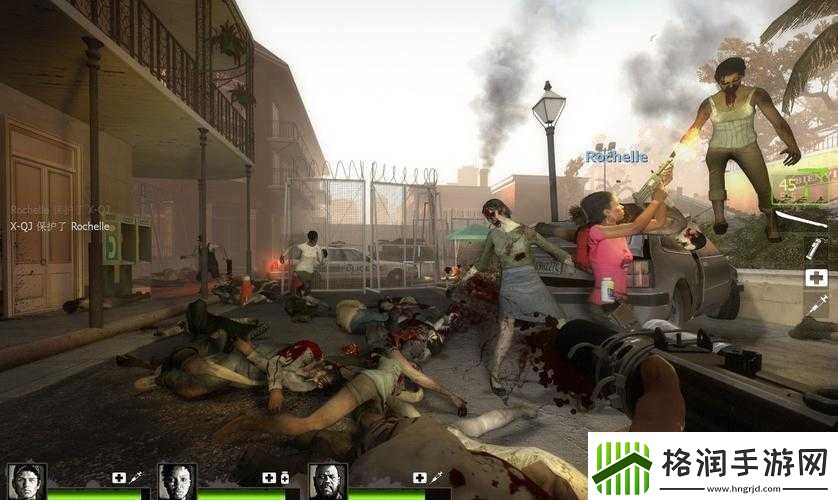
Task: Click the pain pills icon beside Rochelle's portrait
Action: click(x=285, y=478)
